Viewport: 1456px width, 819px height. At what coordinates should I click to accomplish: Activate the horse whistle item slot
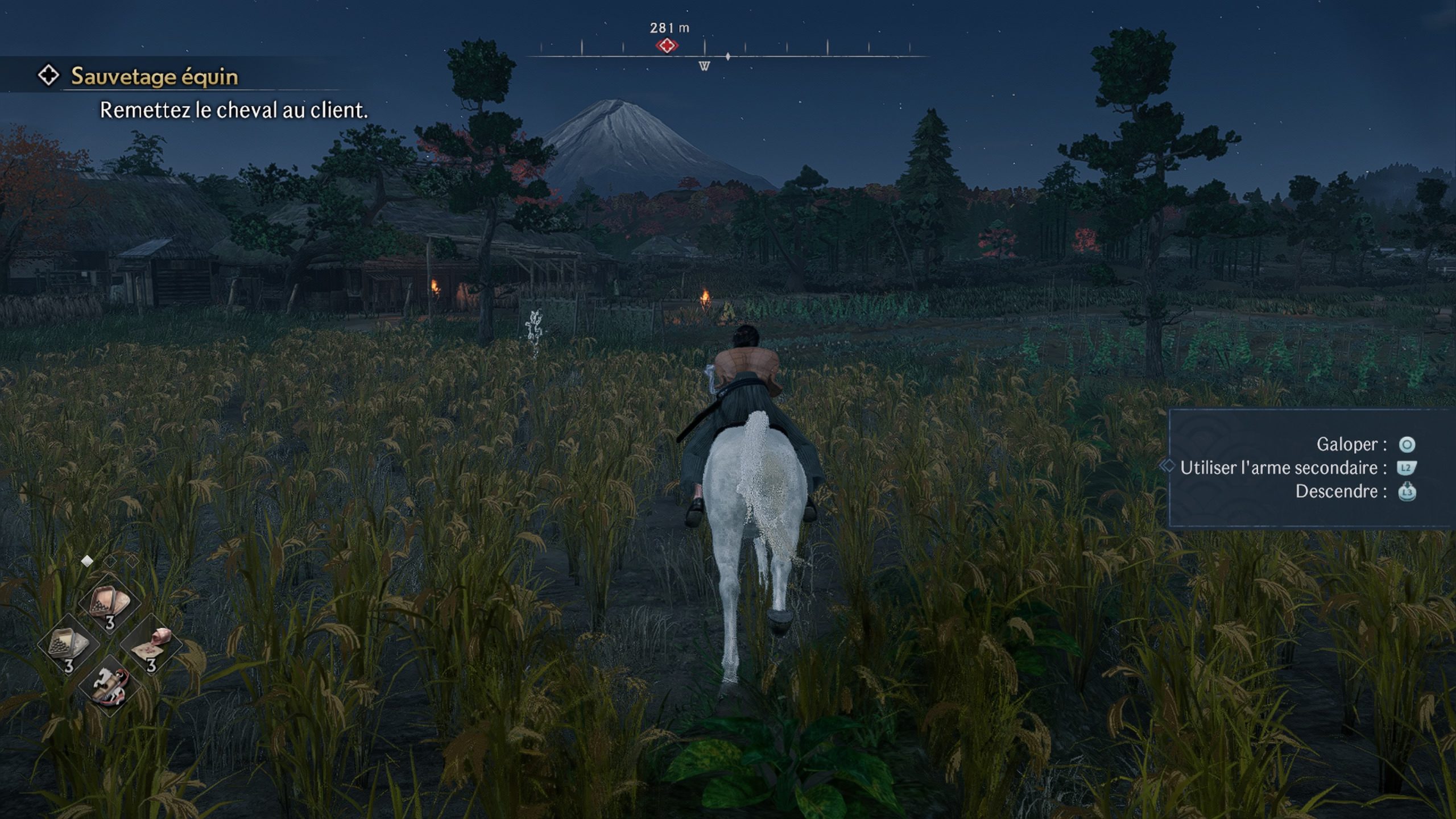109,686
